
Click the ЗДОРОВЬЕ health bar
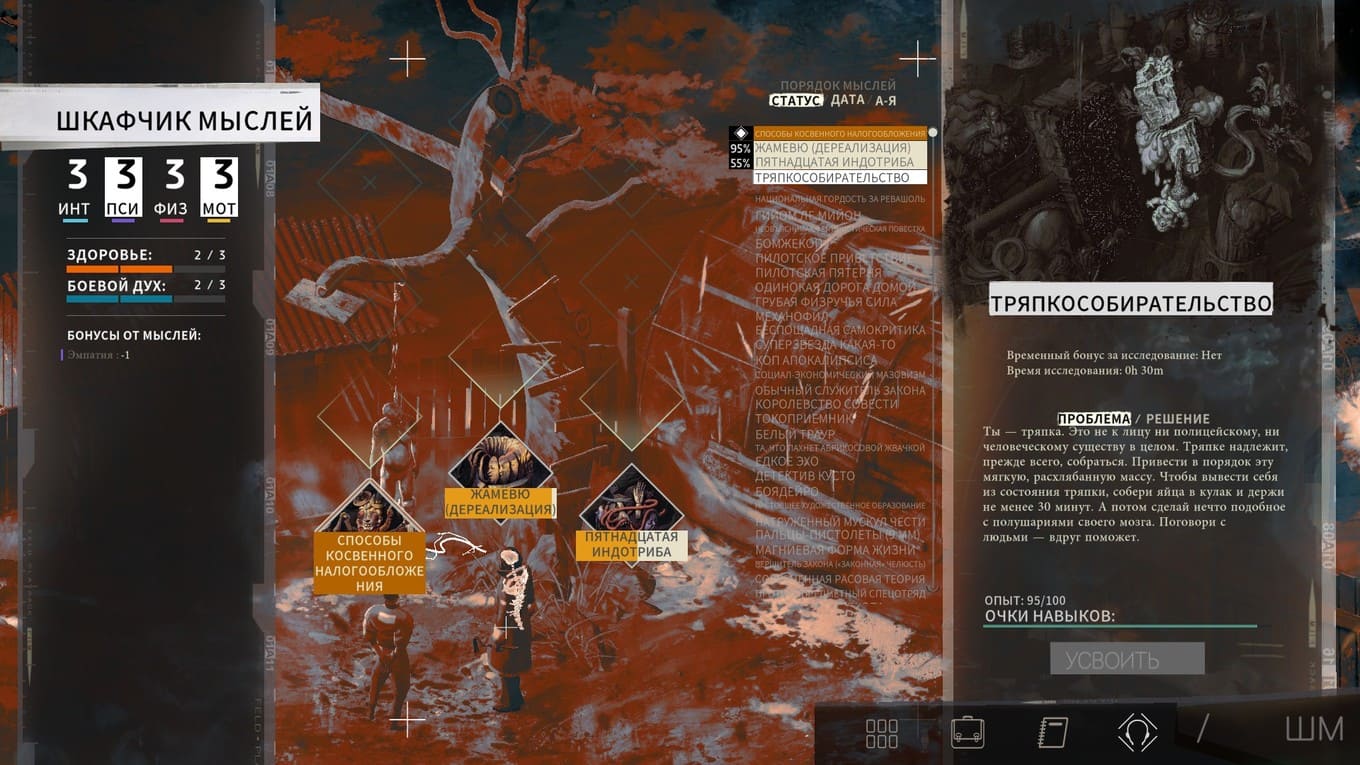[145, 267]
